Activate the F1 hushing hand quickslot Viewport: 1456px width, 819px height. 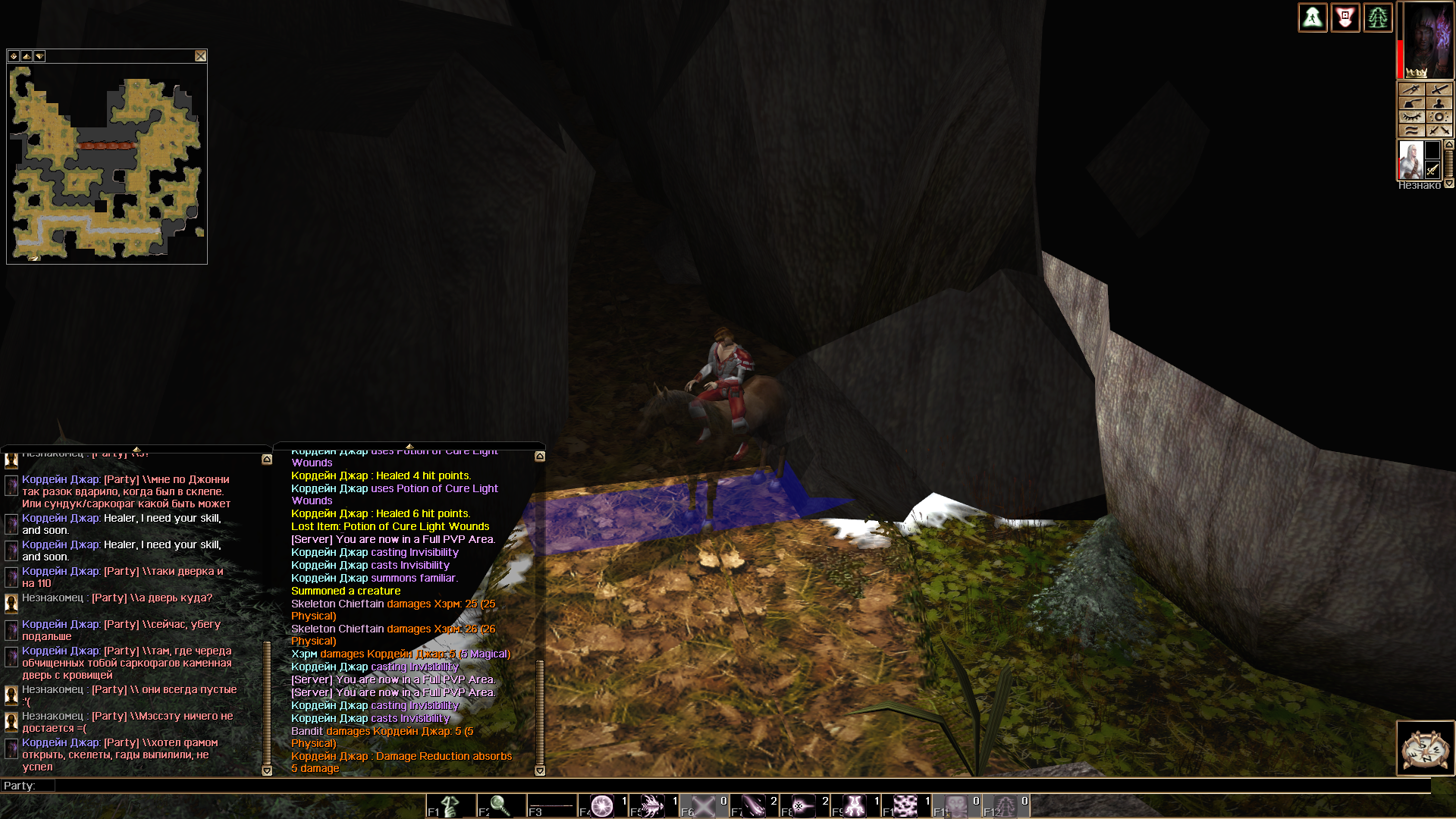tap(450, 805)
